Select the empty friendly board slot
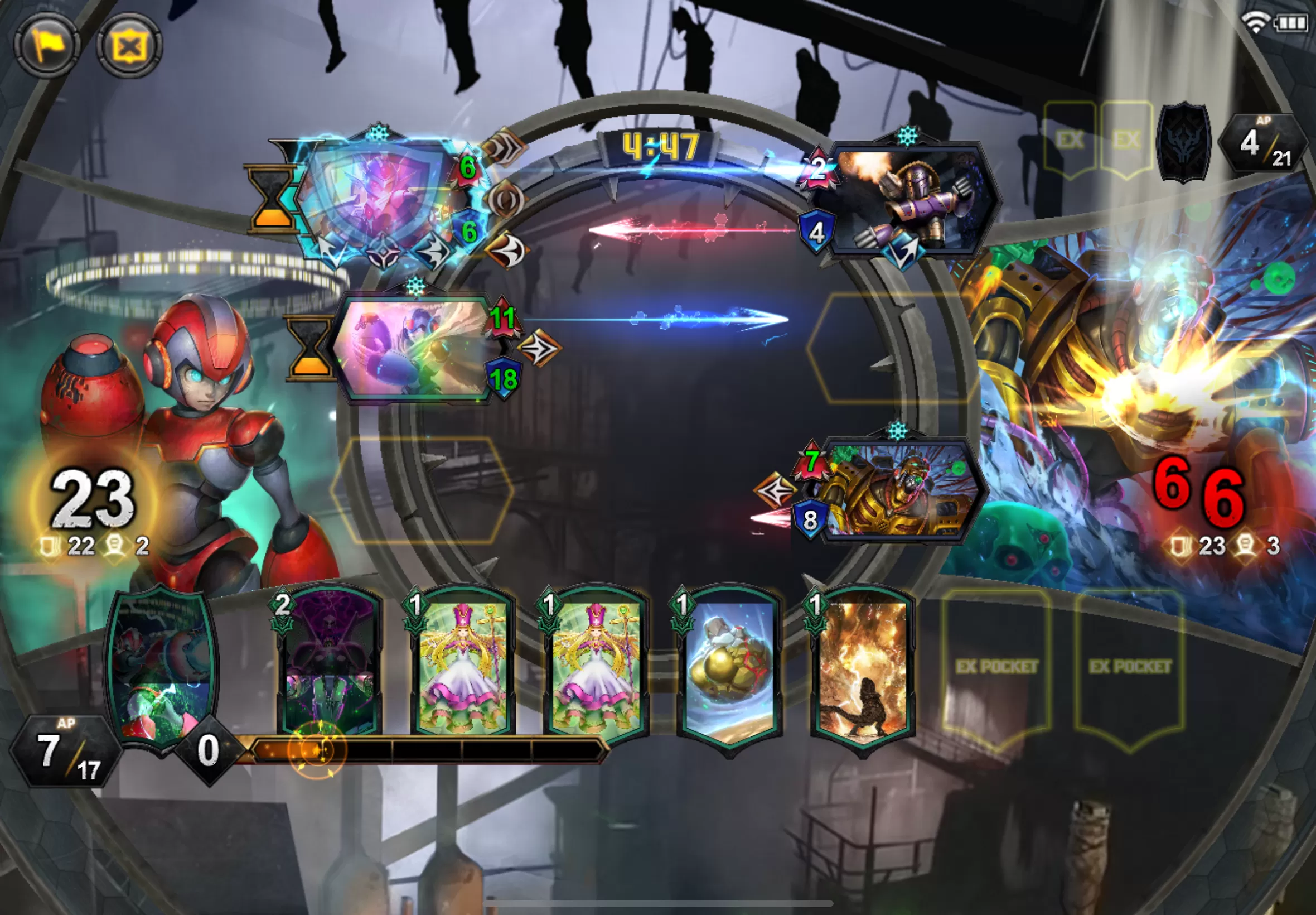This screenshot has height=915, width=1316. 422,490
